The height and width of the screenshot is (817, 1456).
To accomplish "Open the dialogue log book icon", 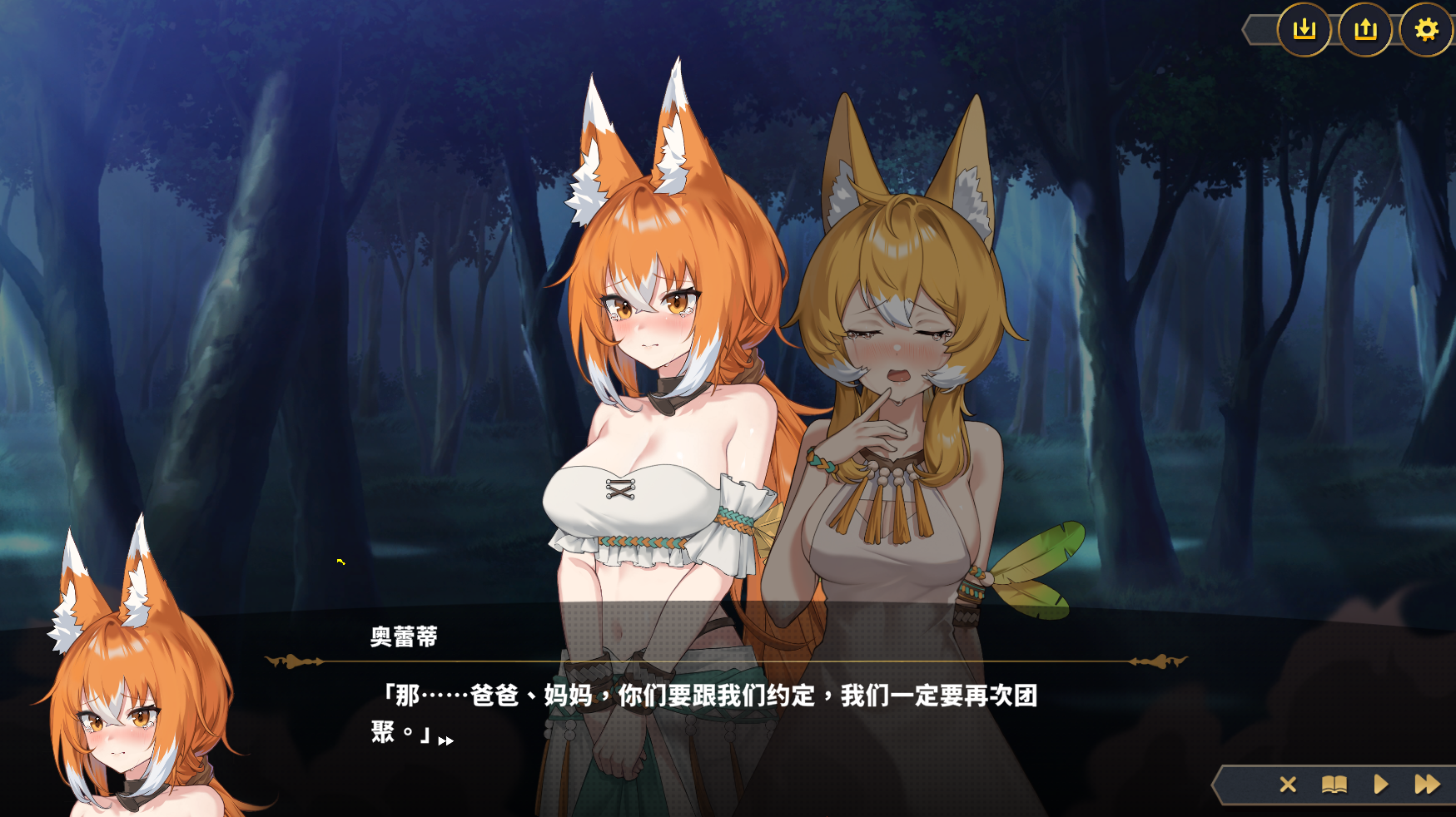I will (1334, 785).
